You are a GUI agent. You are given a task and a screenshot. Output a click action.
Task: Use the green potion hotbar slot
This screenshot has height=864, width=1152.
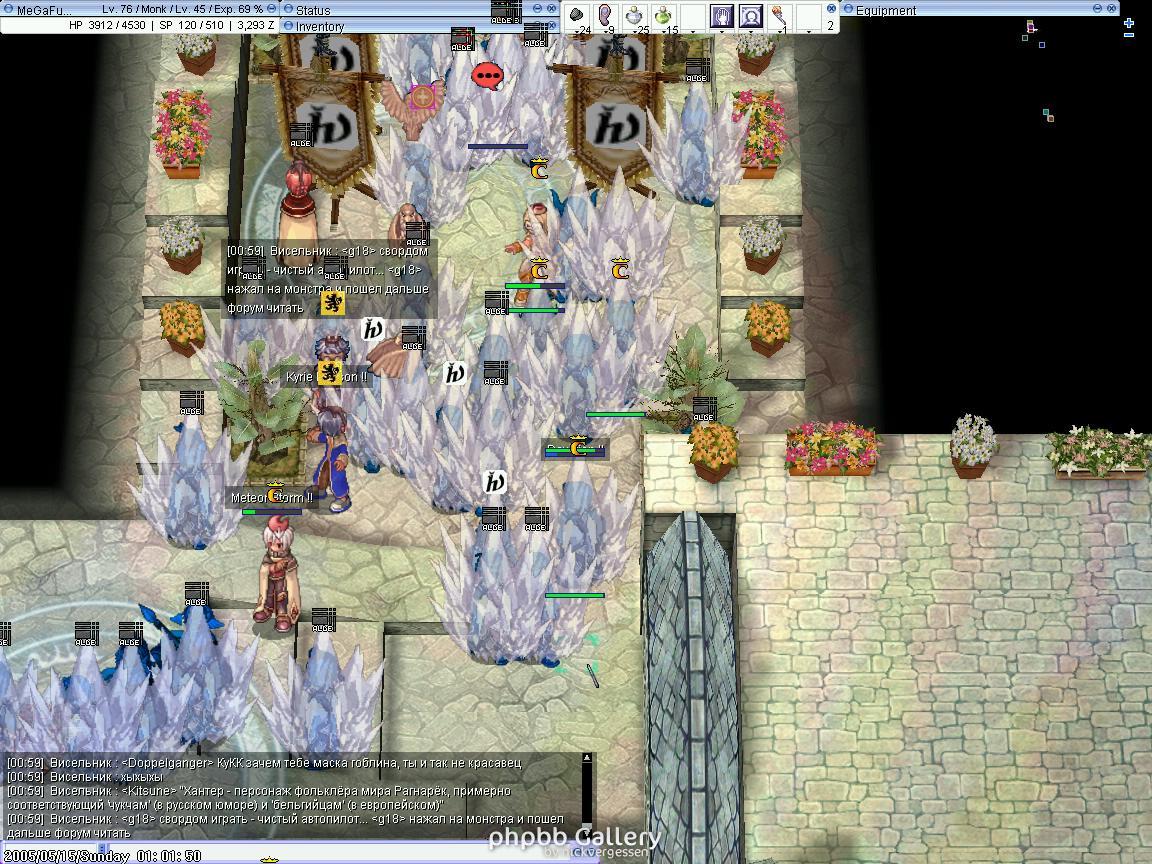pos(664,15)
